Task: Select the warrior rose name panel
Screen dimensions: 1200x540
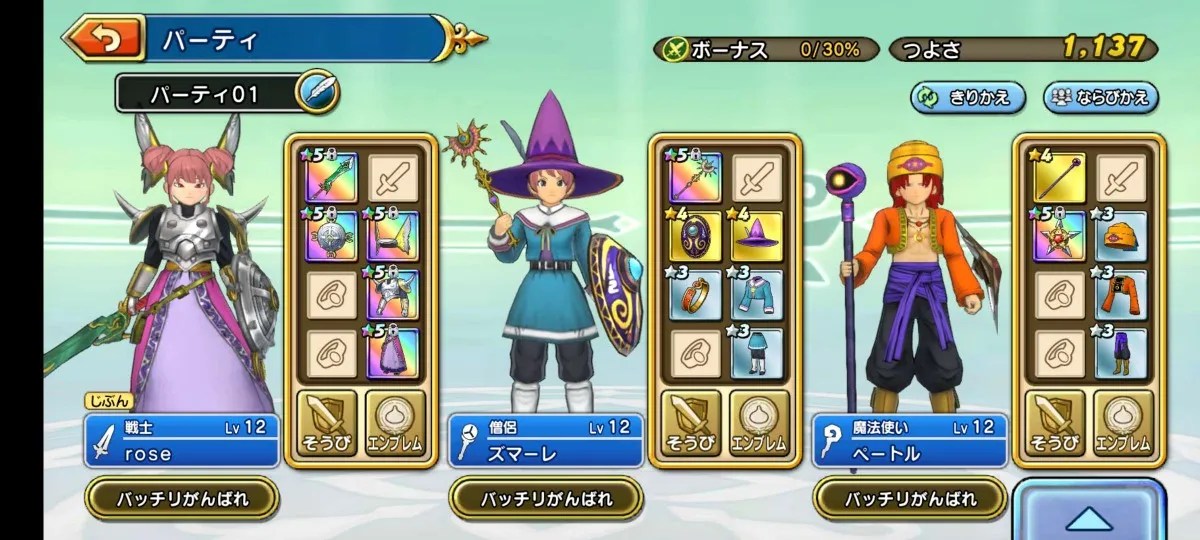Action: 181,441
